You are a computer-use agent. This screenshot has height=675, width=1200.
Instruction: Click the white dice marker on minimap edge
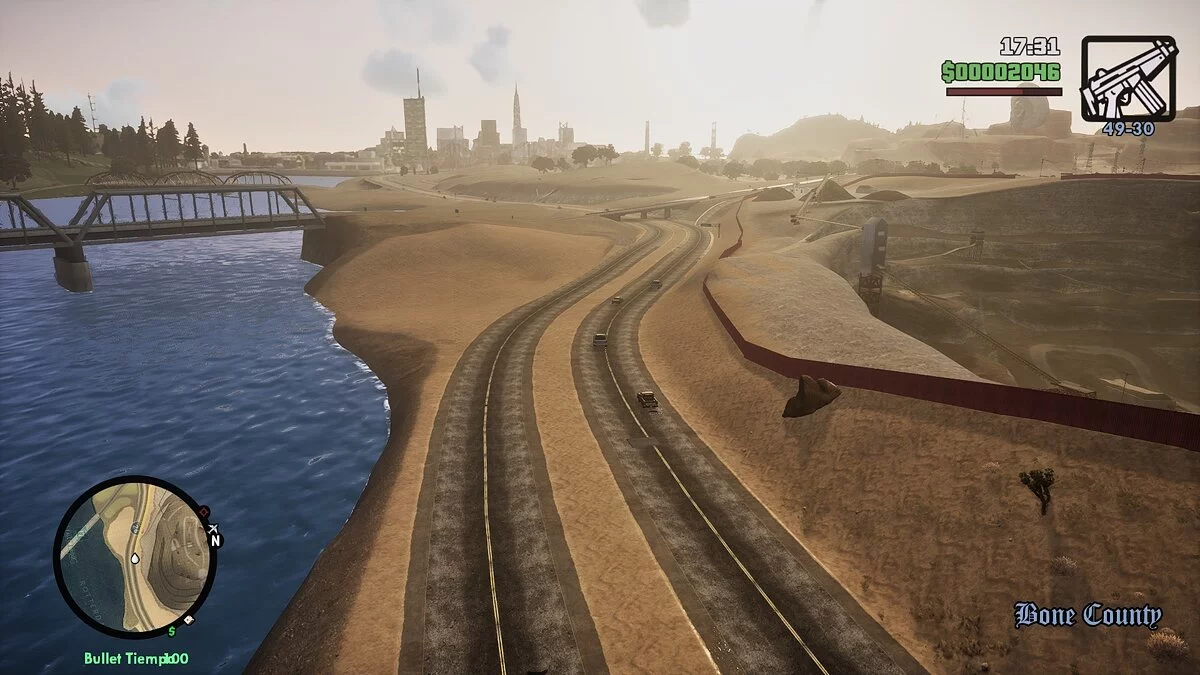188,622
